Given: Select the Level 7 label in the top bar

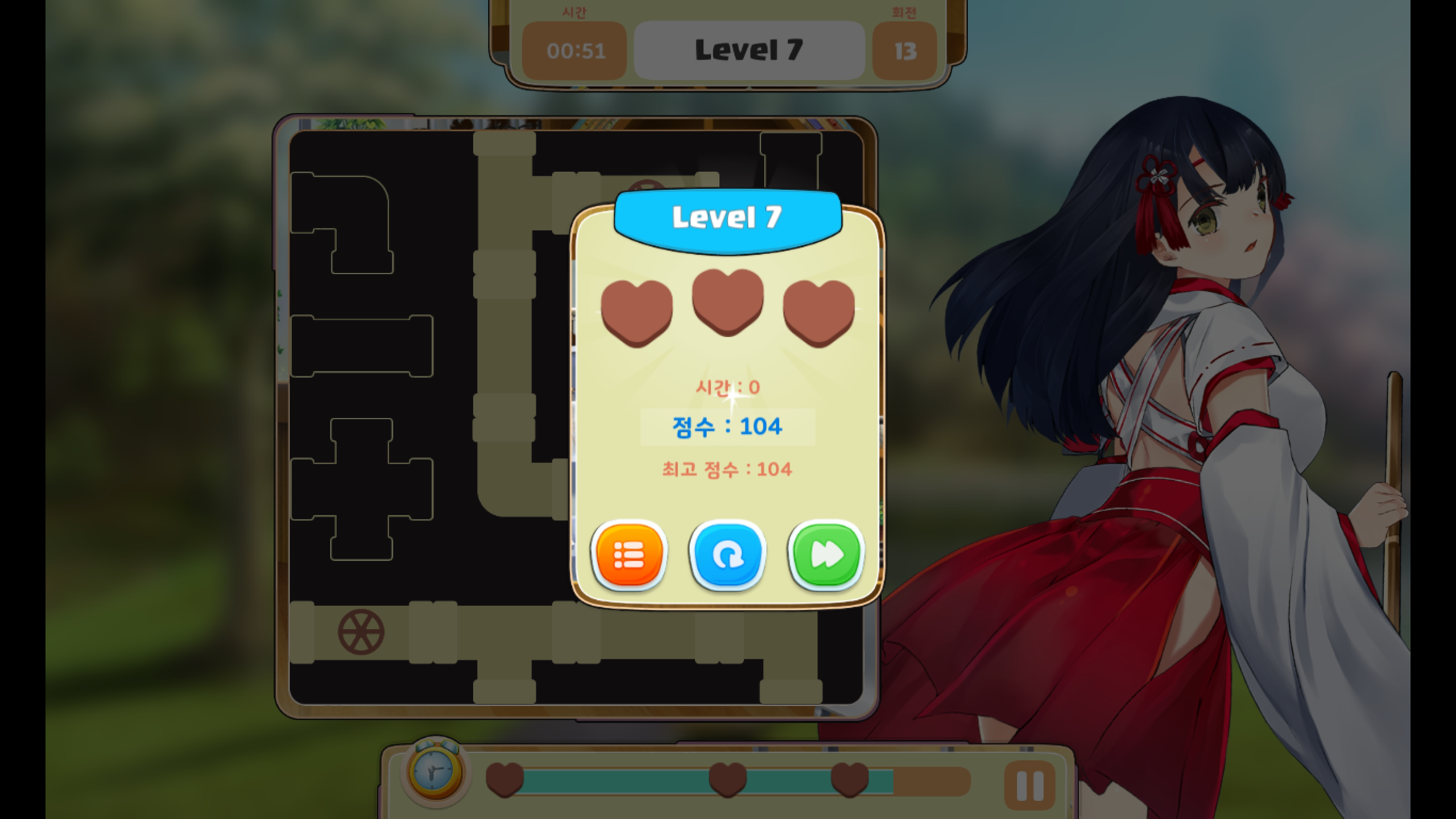Looking at the screenshot, I should [x=750, y=50].
